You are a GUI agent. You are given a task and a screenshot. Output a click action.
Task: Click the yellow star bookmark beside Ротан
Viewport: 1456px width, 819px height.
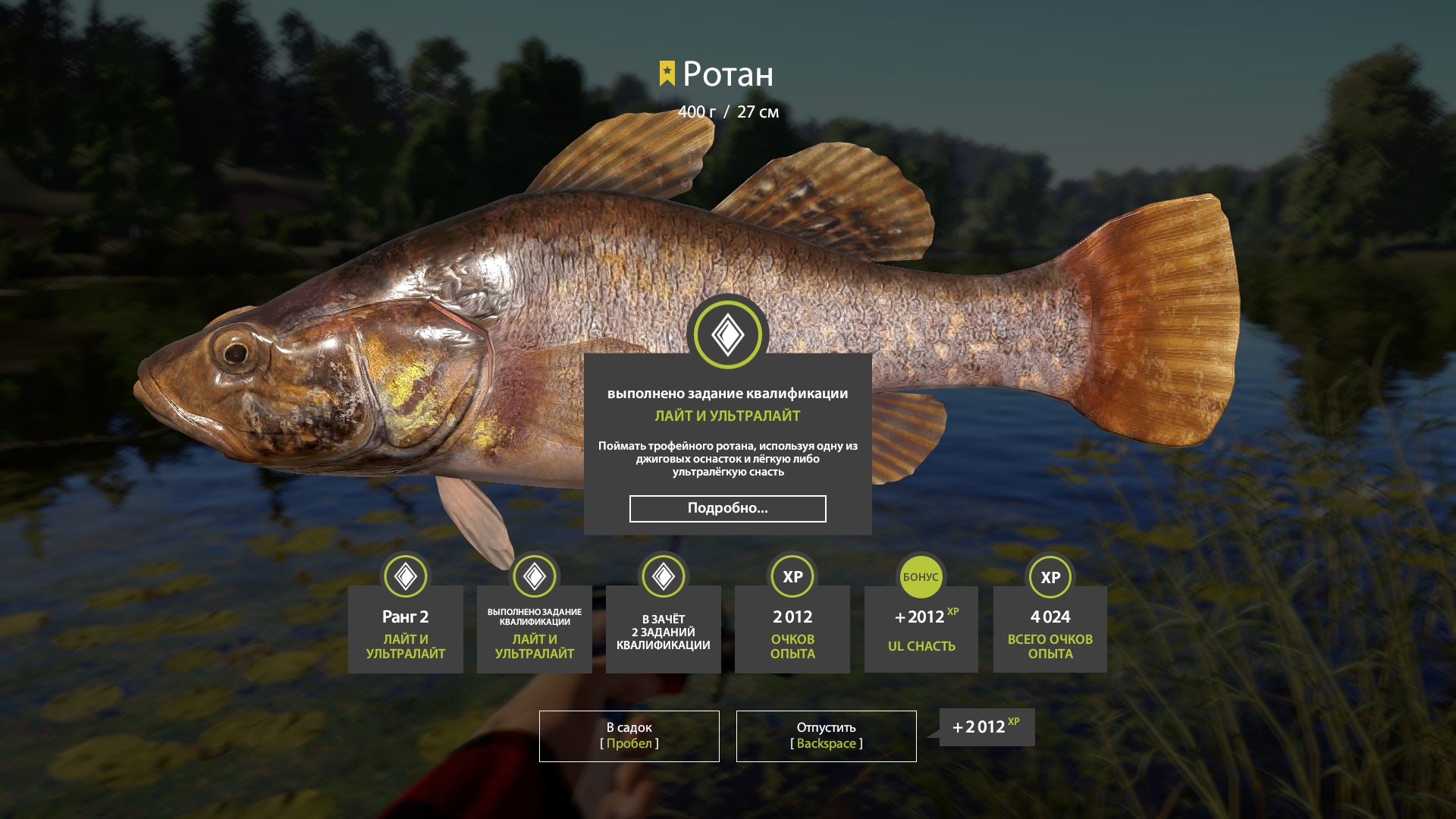tap(667, 74)
